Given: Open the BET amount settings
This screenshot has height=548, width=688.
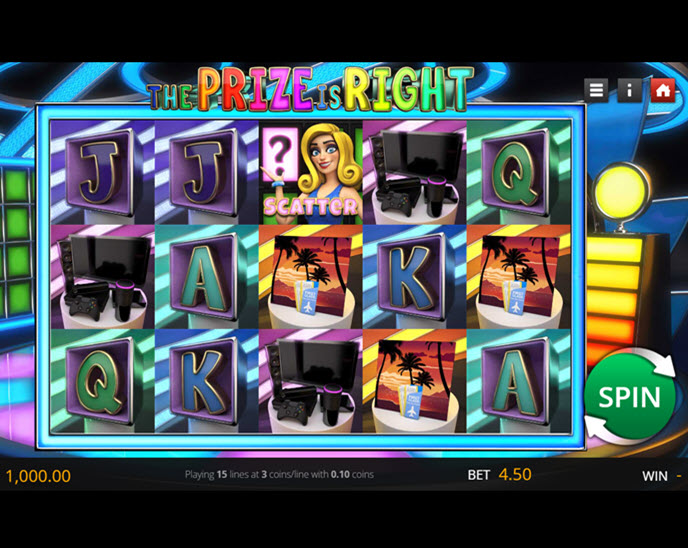Looking at the screenshot, I should [500, 475].
